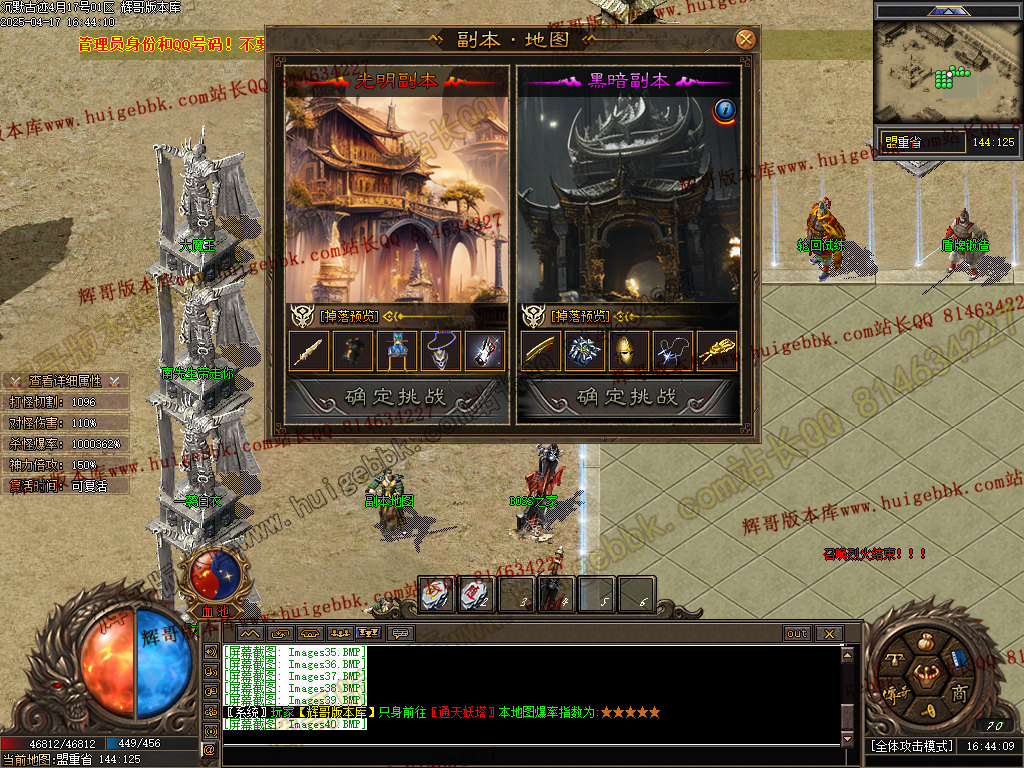This screenshot has width=1024, height=768.
Task: Click the chat panel's out button
Action: [x=796, y=633]
